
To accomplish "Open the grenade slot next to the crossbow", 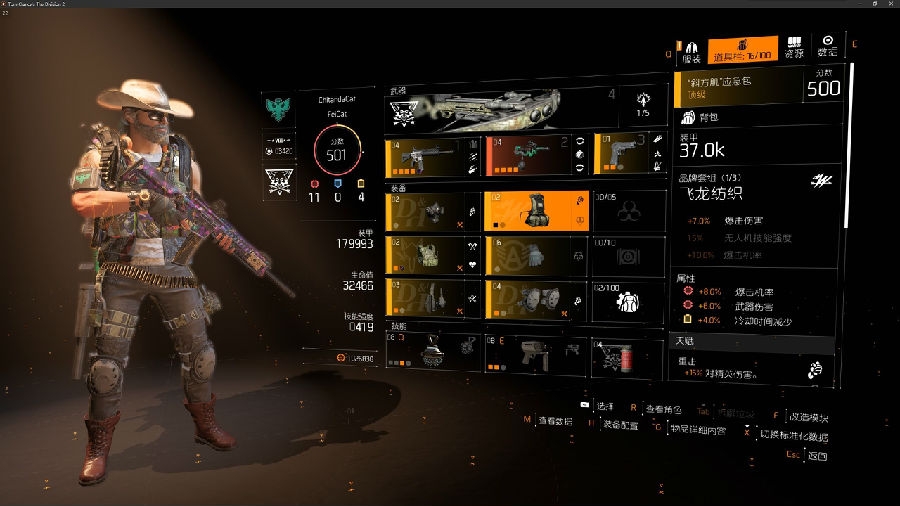I will (x=642, y=104).
